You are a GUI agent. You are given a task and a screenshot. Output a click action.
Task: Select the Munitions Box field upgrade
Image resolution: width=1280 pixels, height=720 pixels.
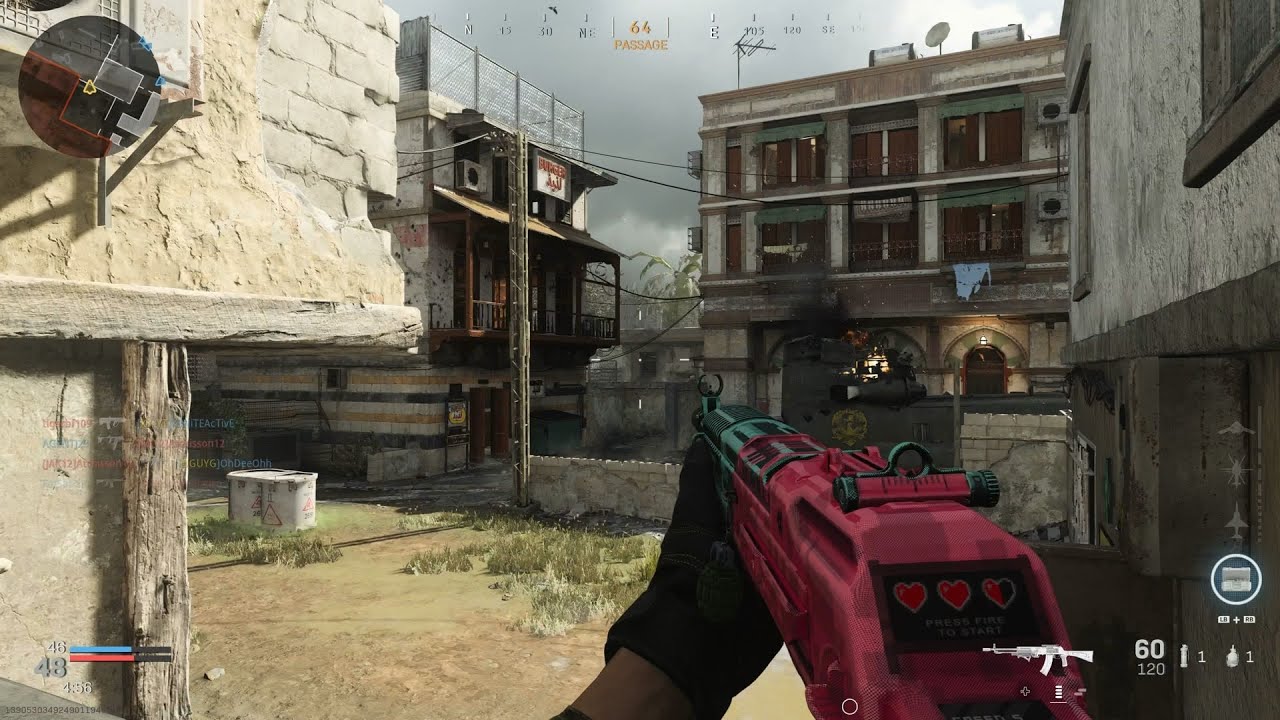pyautogui.click(x=1235, y=578)
